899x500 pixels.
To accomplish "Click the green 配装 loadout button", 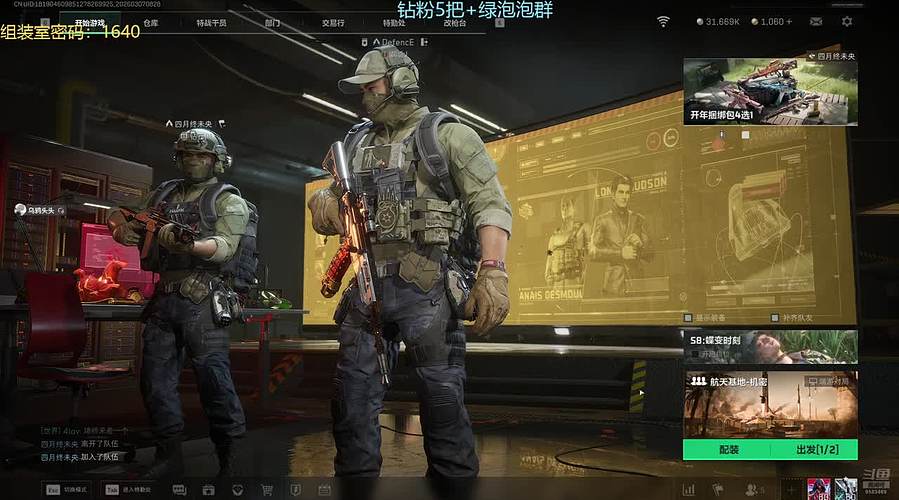I will [x=728, y=450].
